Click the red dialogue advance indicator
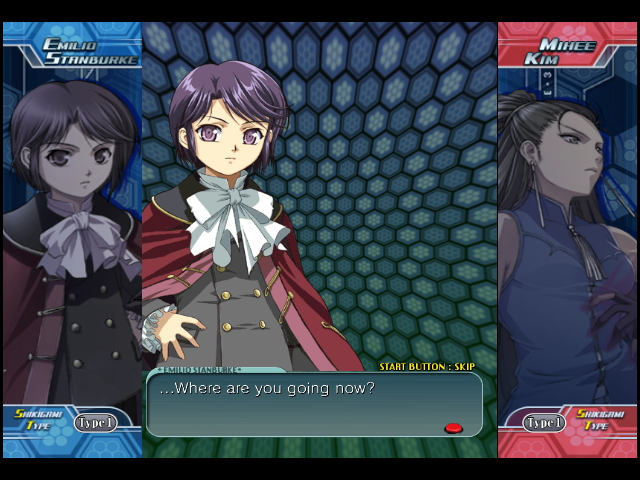This screenshot has width=640, height=480. click(453, 428)
